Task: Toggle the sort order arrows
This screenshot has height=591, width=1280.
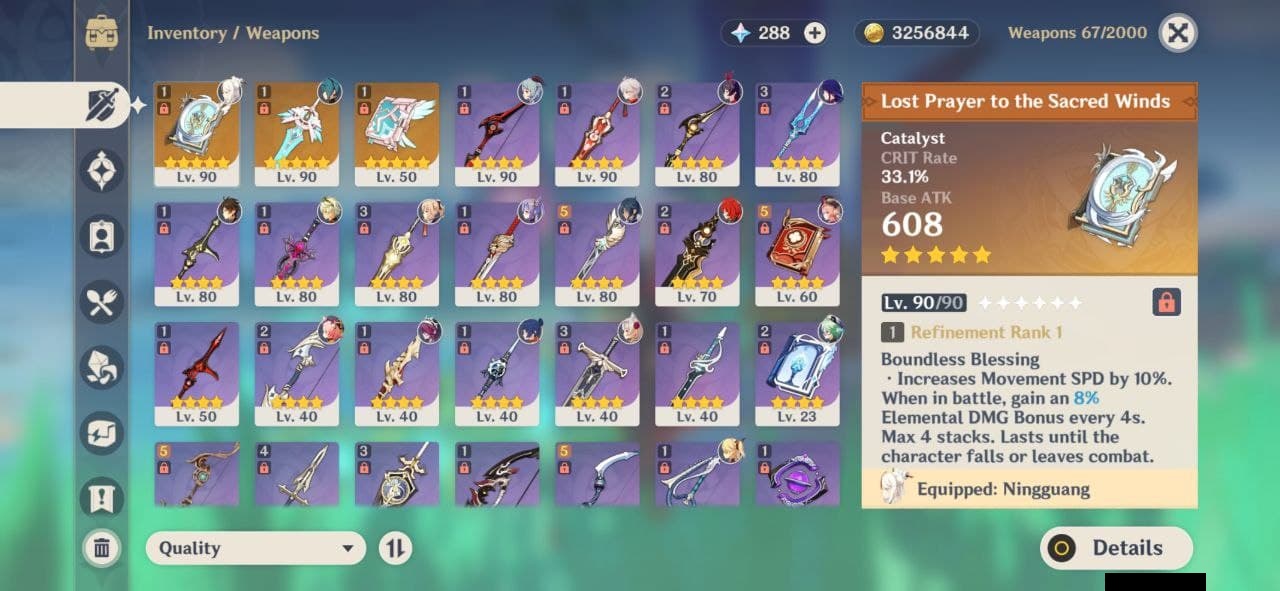Action: pos(396,548)
